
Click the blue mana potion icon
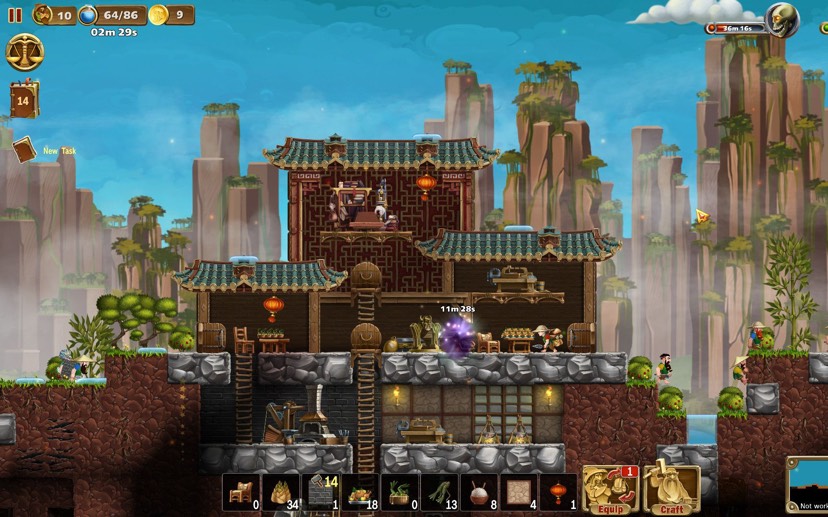88,15
